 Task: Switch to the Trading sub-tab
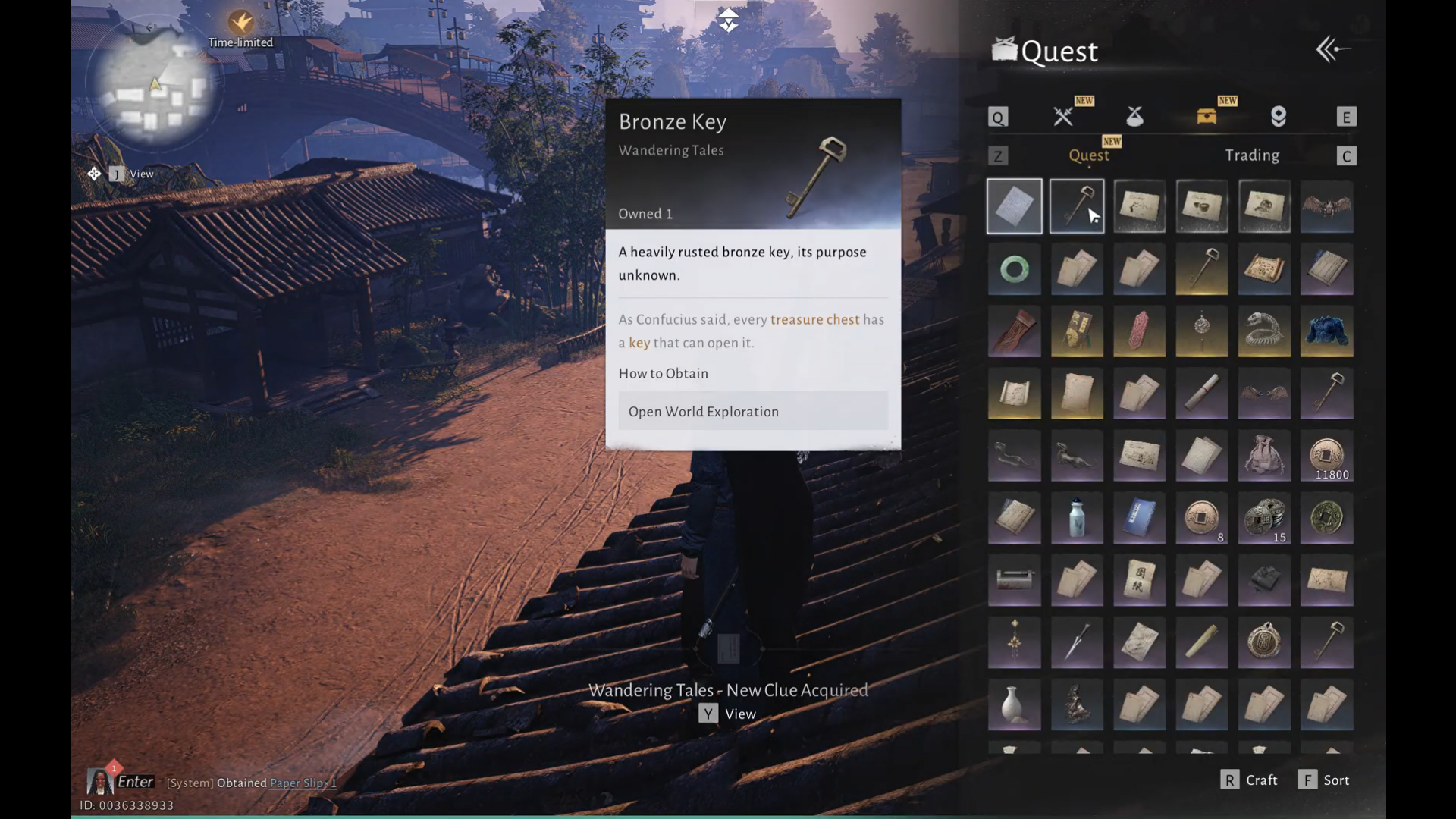(1252, 155)
